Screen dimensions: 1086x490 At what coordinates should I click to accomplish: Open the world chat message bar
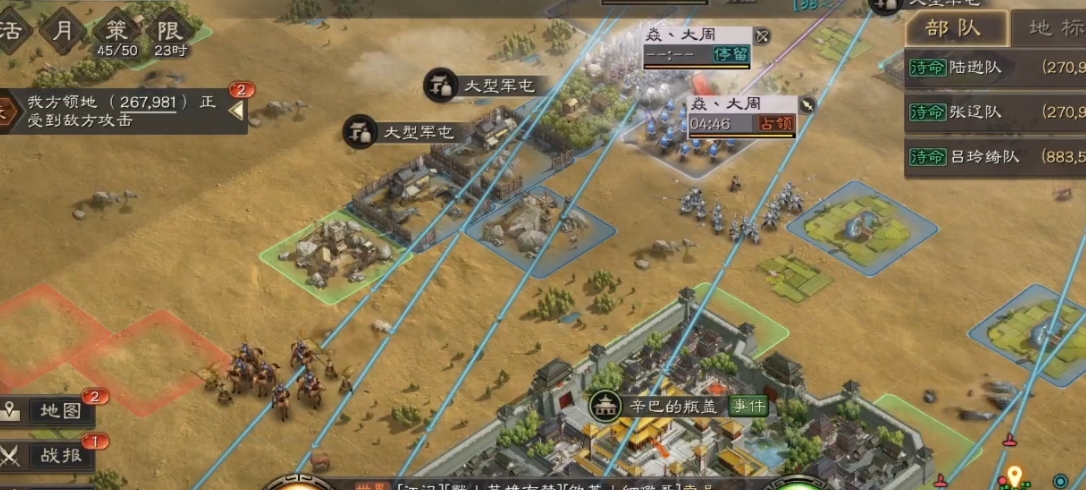click(x=560, y=484)
